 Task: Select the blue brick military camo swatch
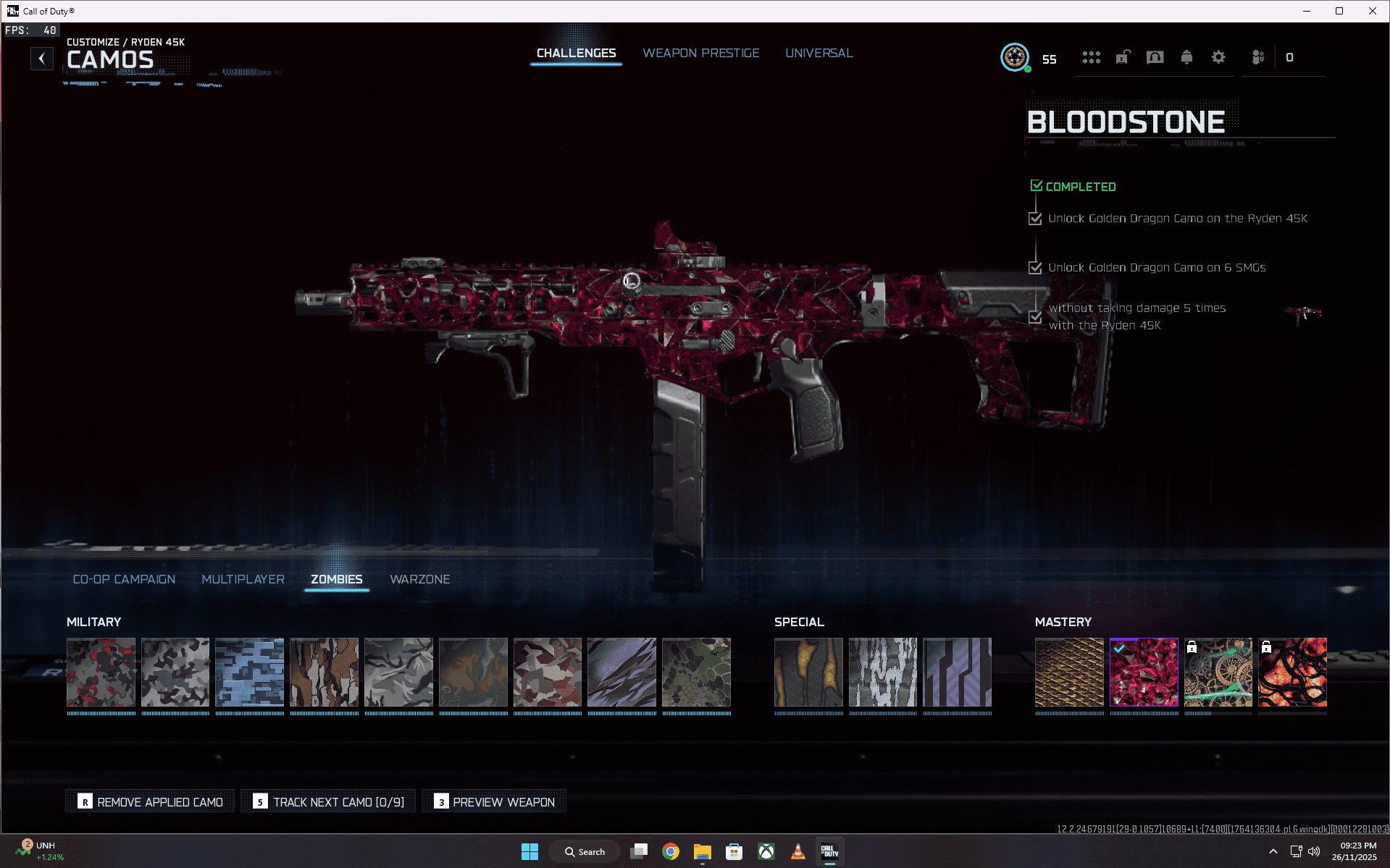249,673
